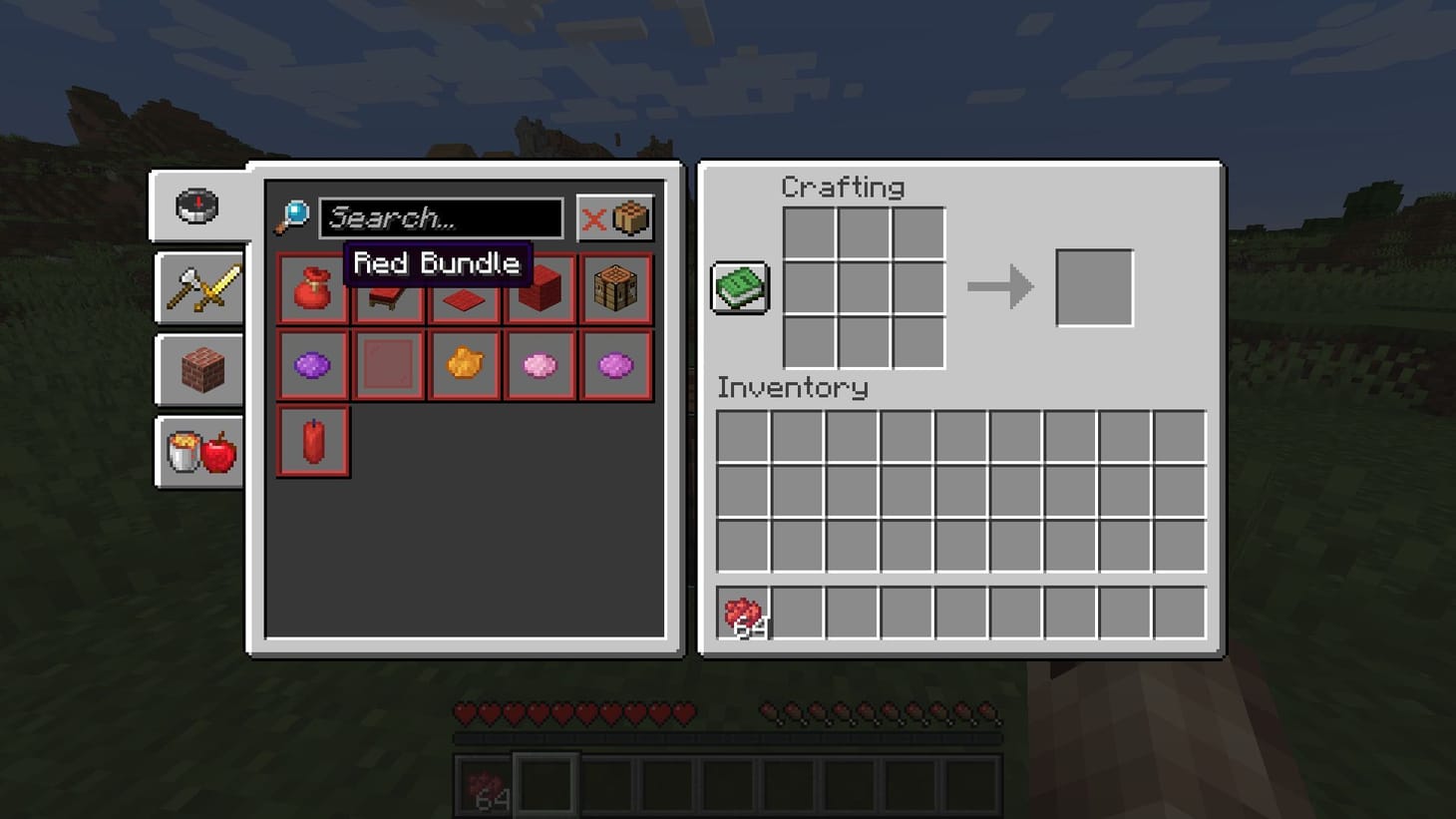Click the red dye in the hotbar

pyautogui.click(x=482, y=782)
